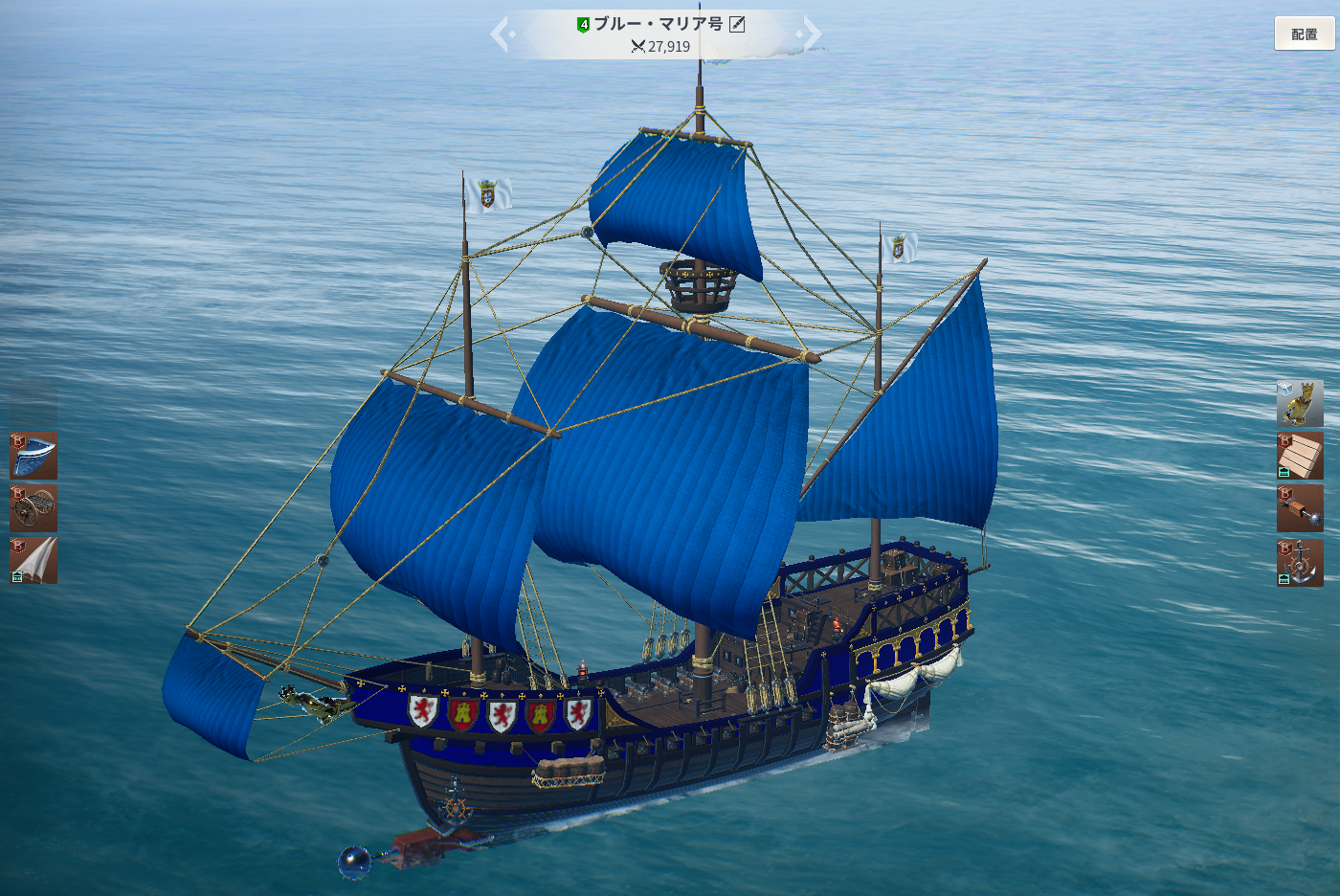Select the wooden planks equipment slot

[x=1300, y=456]
